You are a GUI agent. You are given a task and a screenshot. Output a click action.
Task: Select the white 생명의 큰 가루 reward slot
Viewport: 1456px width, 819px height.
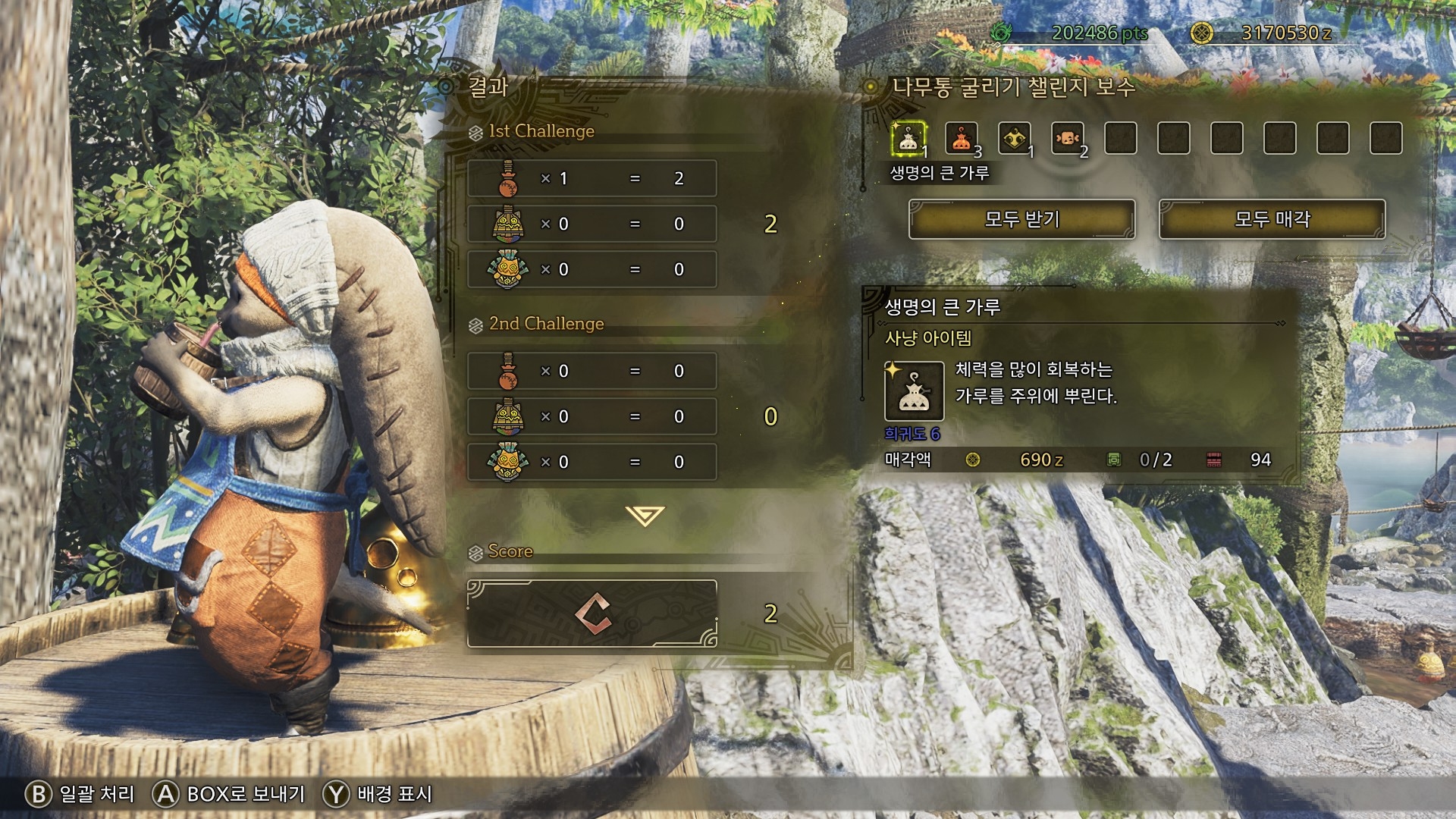tap(908, 139)
